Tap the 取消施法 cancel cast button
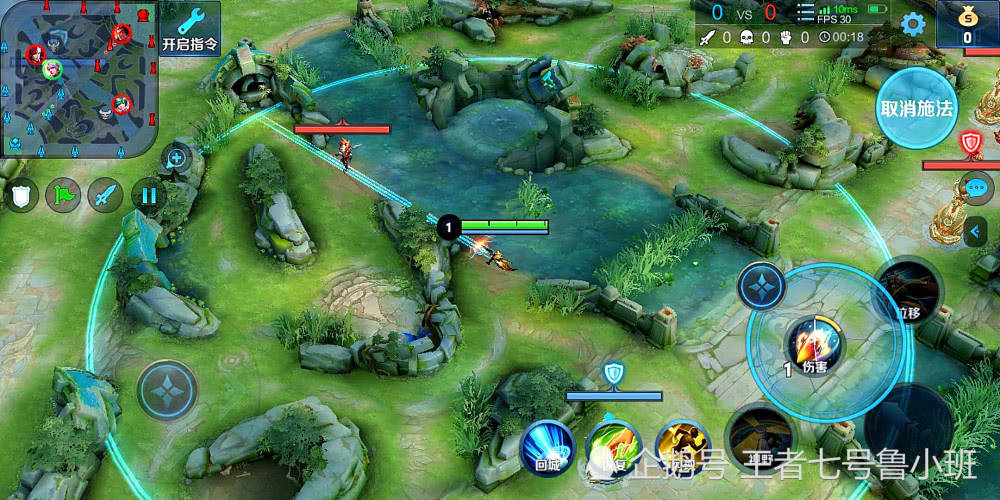1000x500 pixels. (916, 108)
